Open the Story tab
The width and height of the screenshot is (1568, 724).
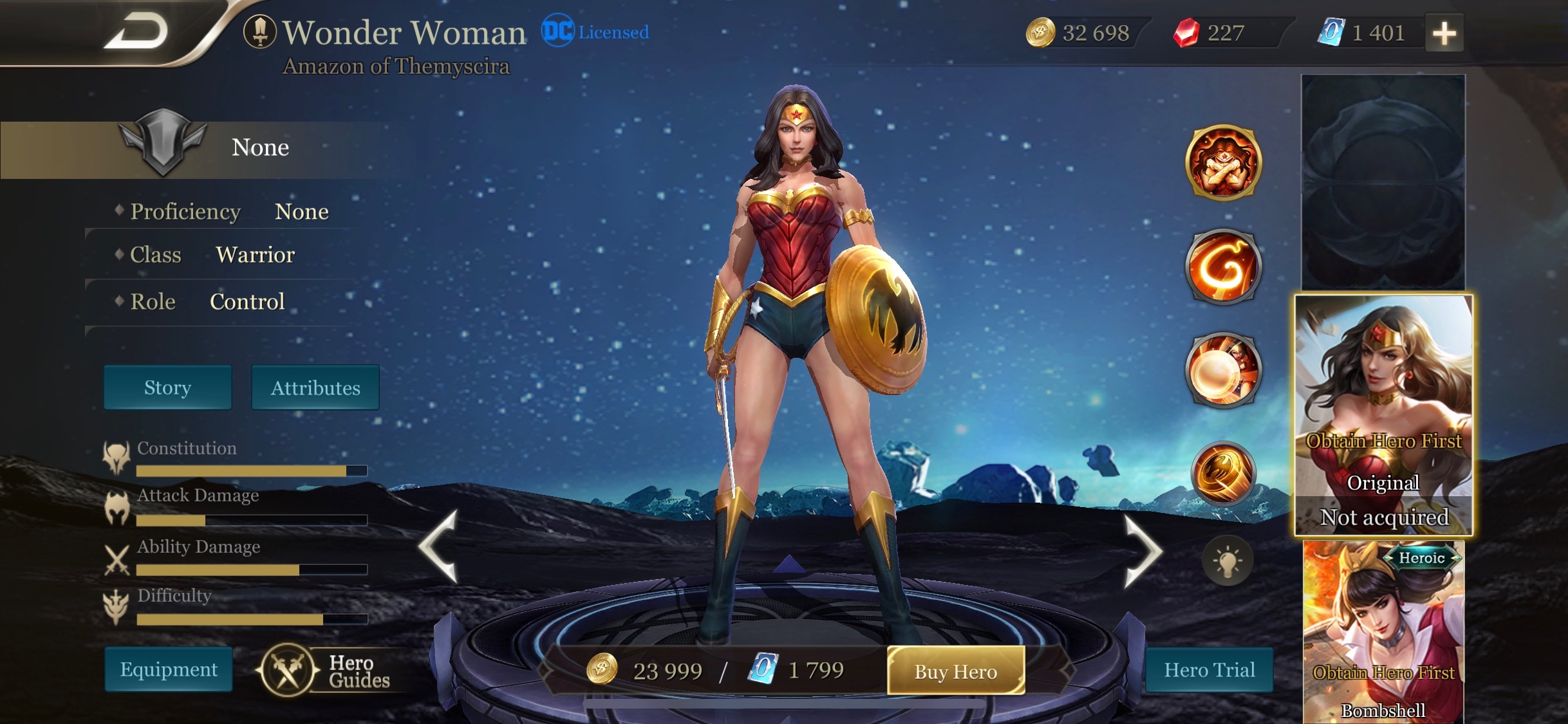[x=167, y=387]
